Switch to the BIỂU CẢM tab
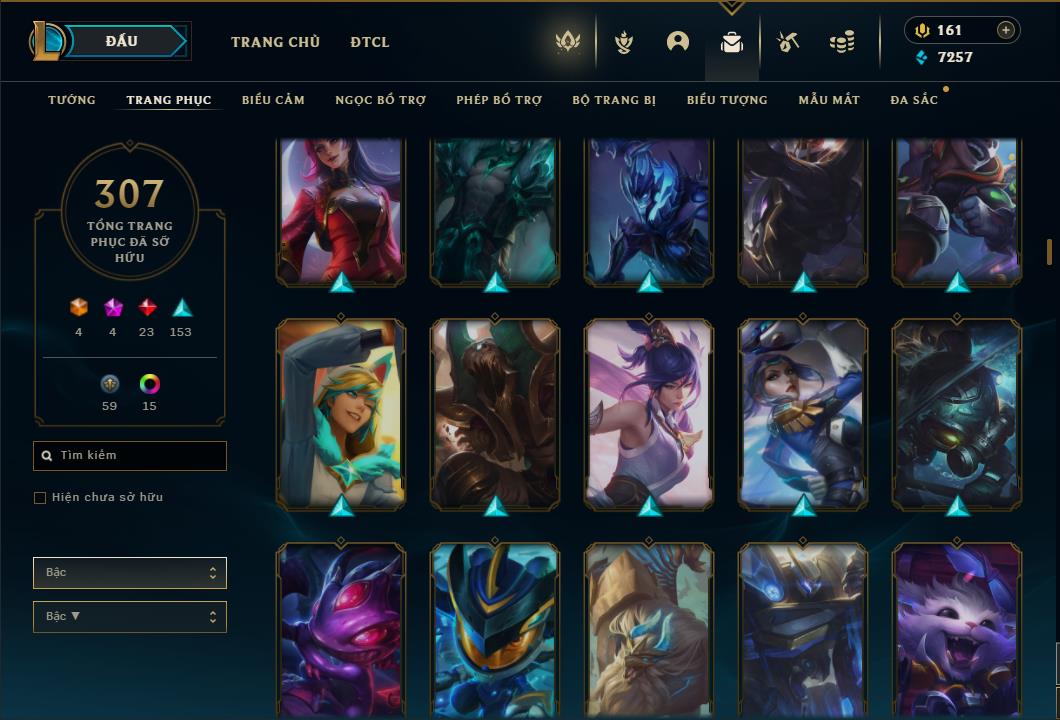This screenshot has width=1060, height=720. click(x=273, y=100)
